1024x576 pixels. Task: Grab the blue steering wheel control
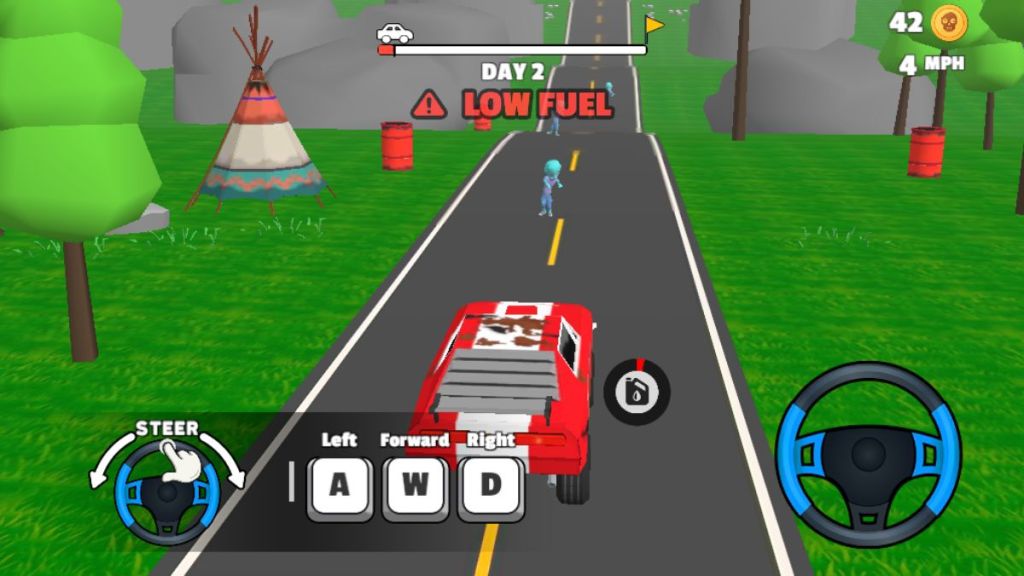[x=868, y=455]
